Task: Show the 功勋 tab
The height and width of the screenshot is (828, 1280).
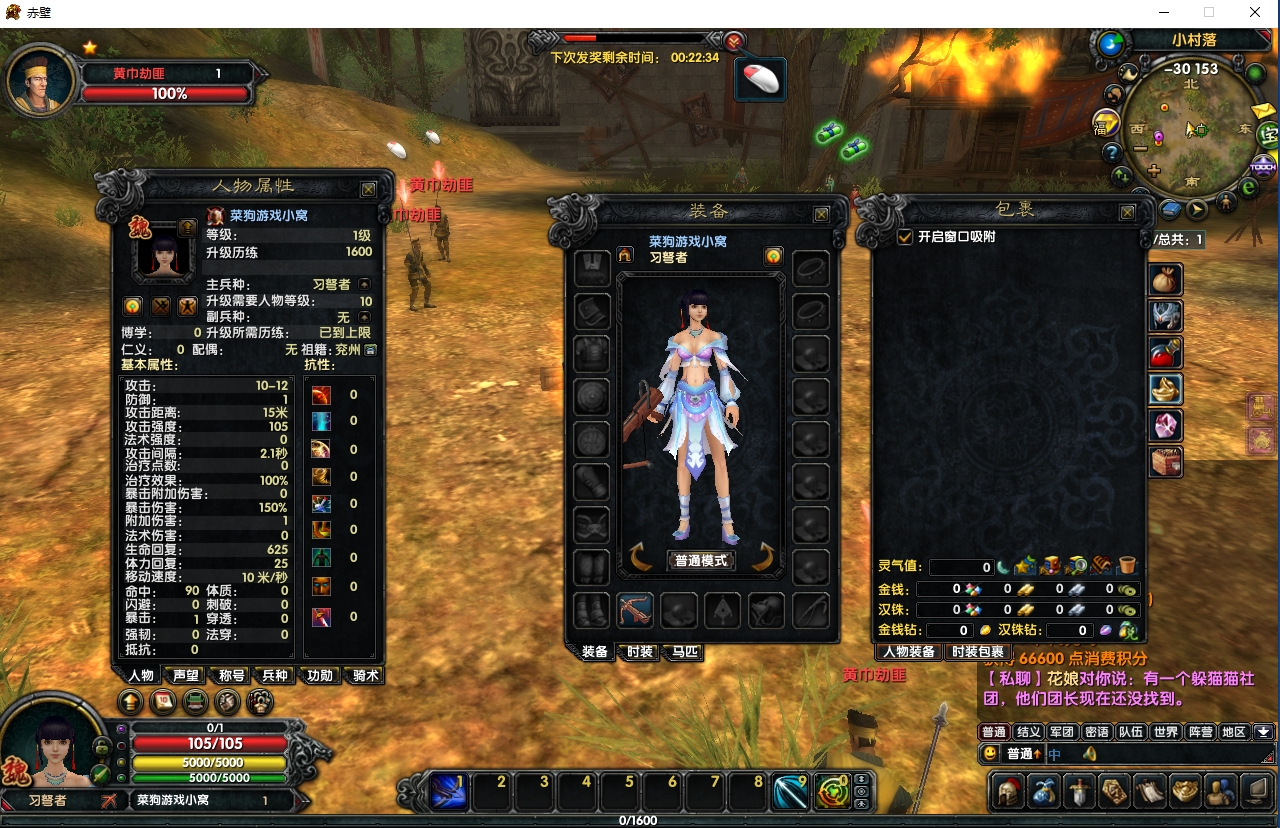Action: coord(320,676)
